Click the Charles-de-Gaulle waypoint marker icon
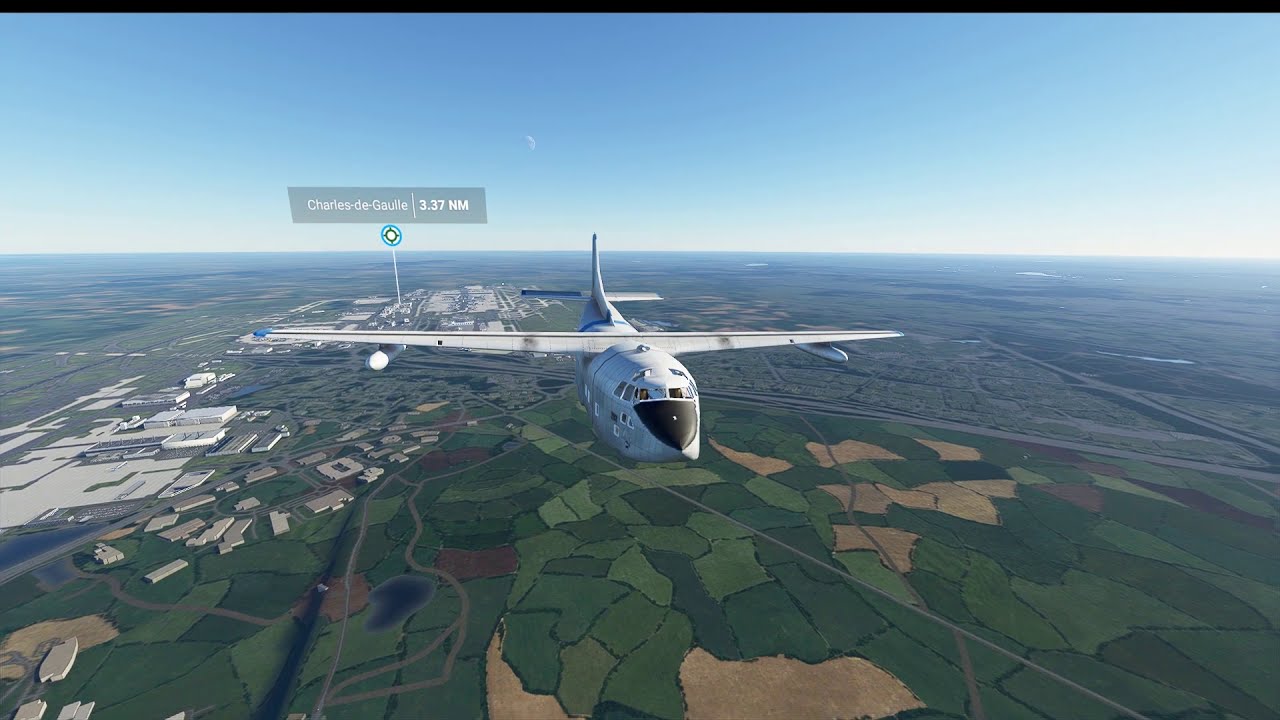Screen dimensions: 1280x720 [x=391, y=235]
